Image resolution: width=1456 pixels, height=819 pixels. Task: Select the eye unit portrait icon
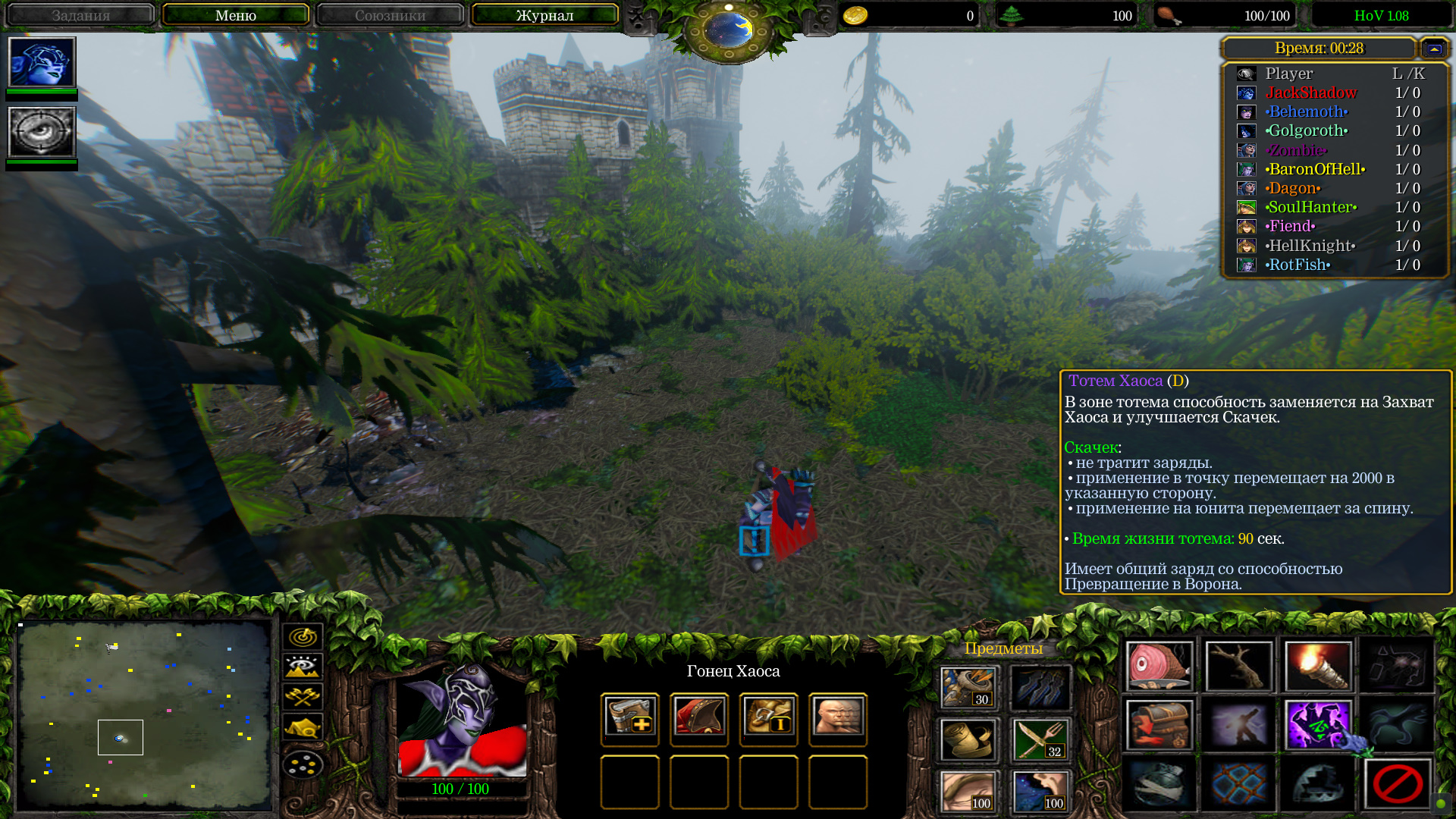tap(42, 132)
